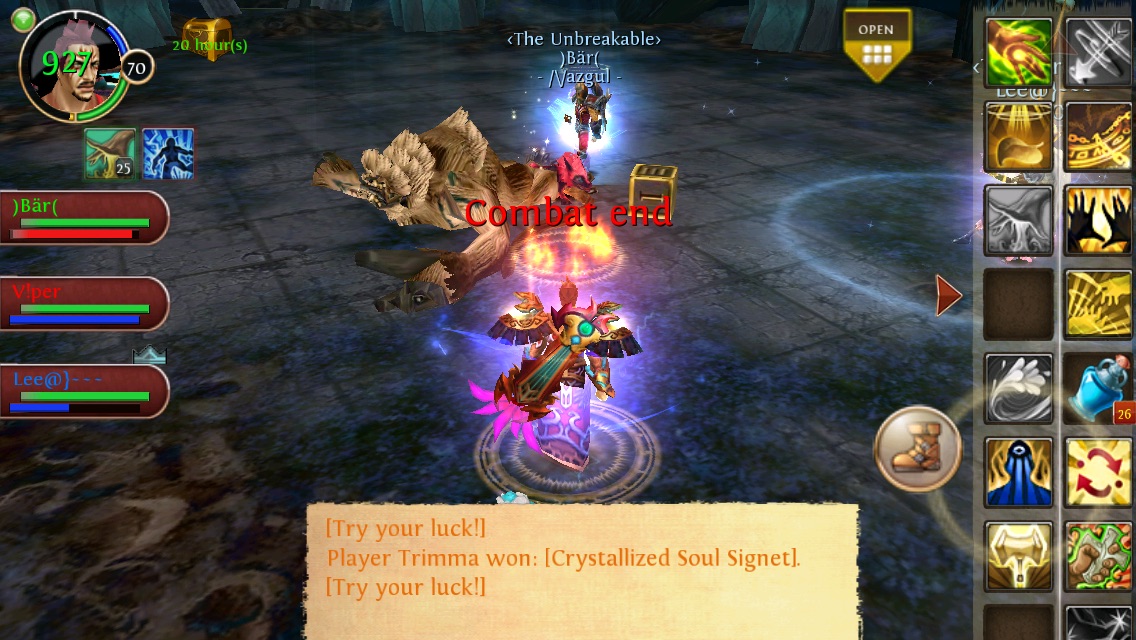Use the blue potion with 26 charges
The height and width of the screenshot is (640, 1136).
tap(1098, 388)
